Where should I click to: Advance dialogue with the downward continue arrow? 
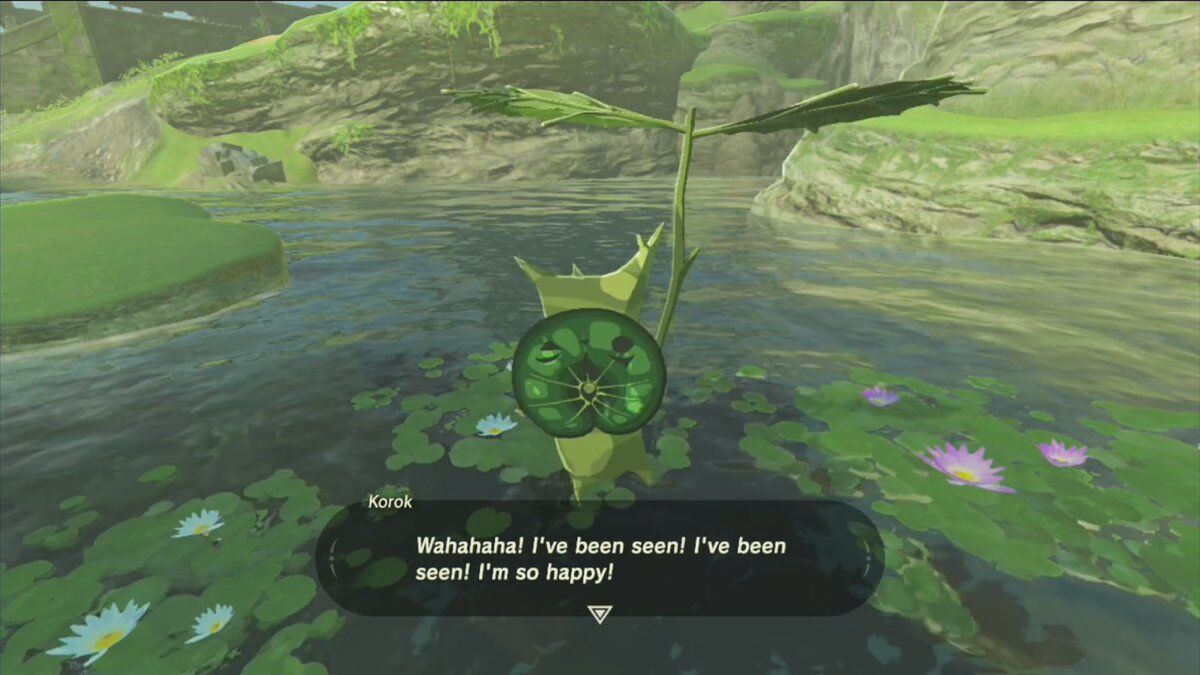click(x=599, y=614)
